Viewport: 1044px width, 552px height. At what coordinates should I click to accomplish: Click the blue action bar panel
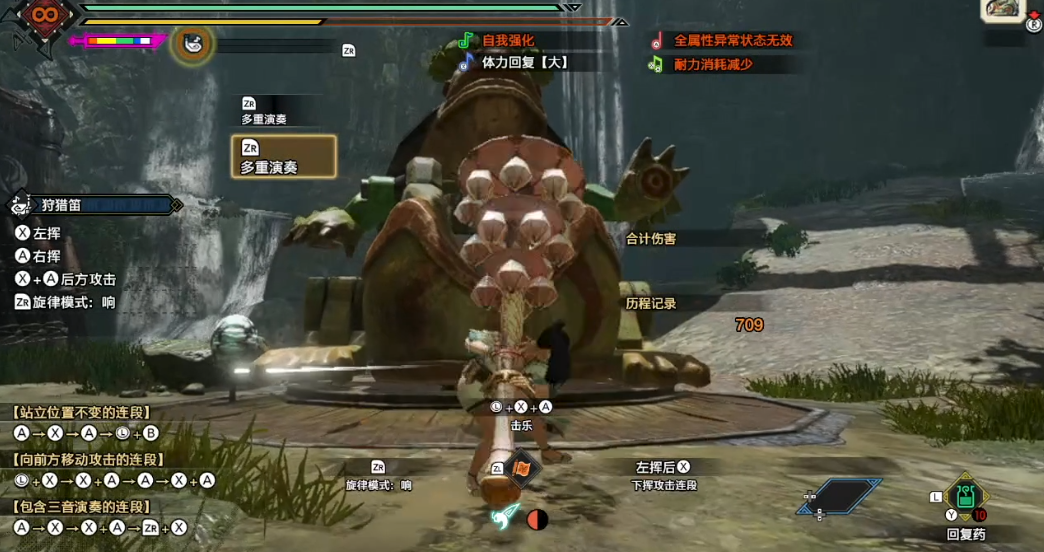[840, 496]
